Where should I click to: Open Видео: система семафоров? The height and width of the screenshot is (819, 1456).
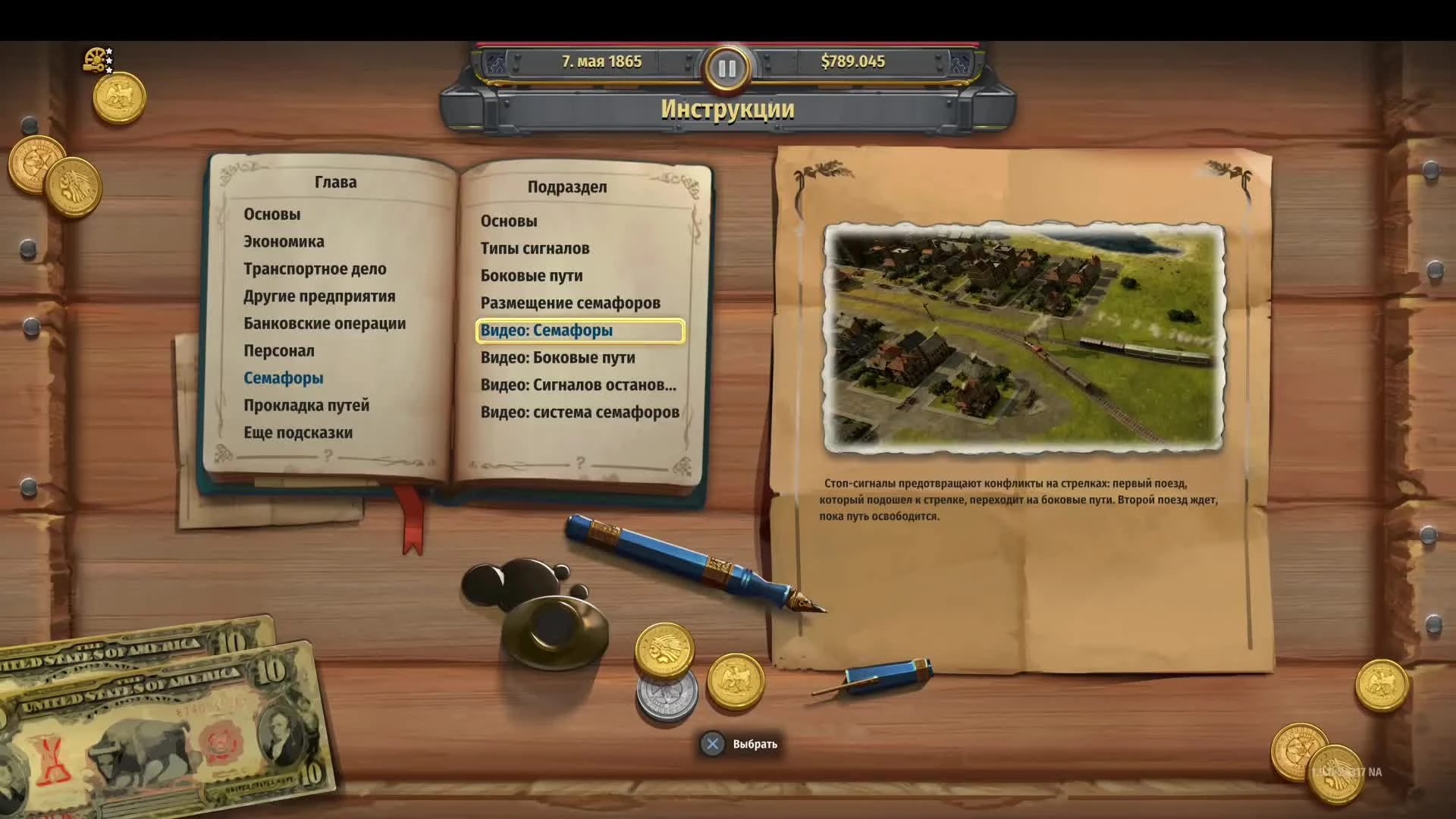pos(579,412)
